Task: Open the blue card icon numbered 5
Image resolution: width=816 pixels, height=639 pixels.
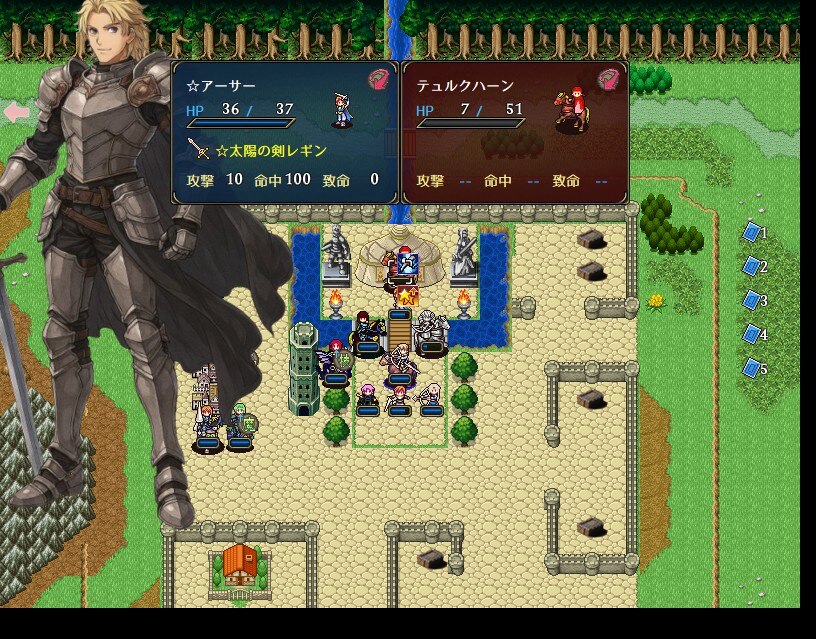Action: (751, 368)
